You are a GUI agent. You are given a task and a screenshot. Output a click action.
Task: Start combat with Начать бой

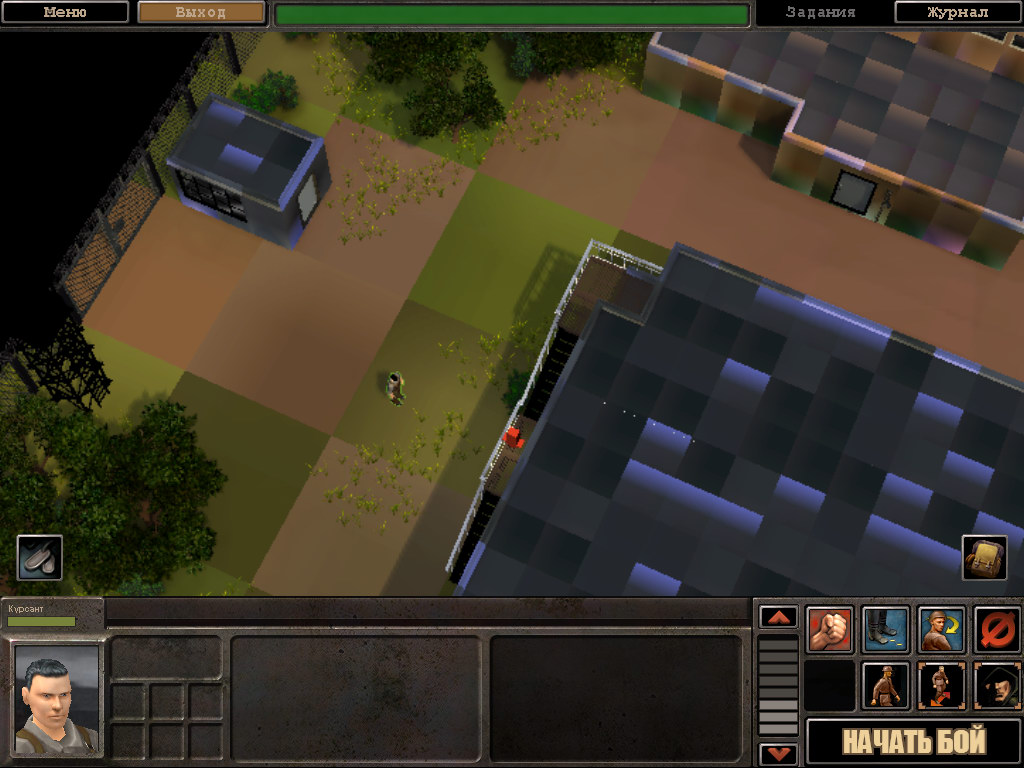click(914, 742)
